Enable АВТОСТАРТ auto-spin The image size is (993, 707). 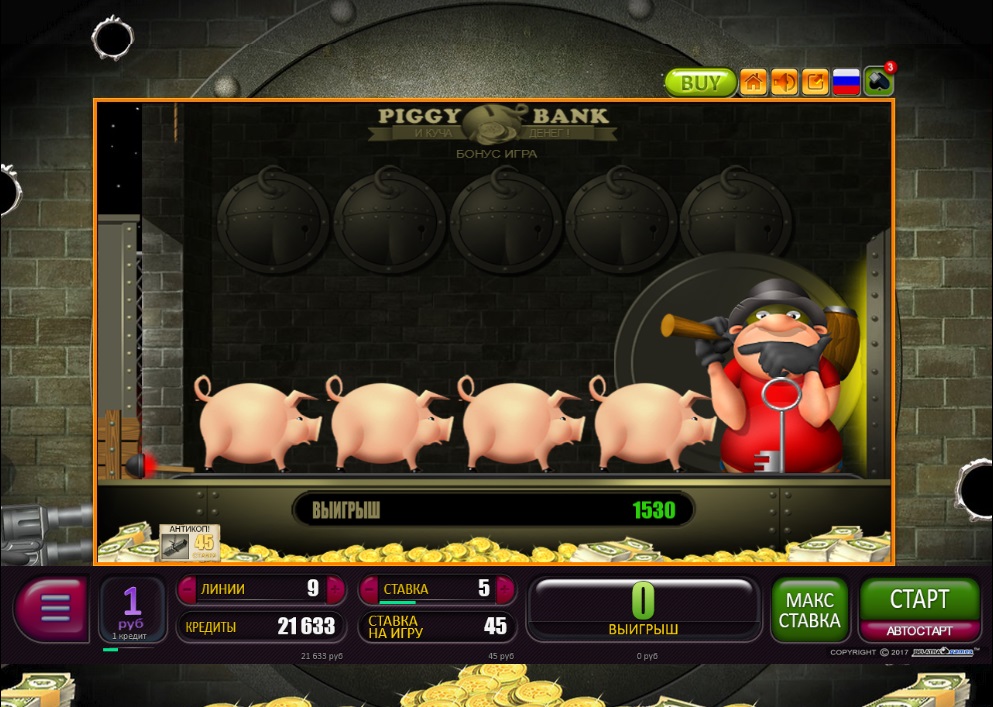(919, 631)
